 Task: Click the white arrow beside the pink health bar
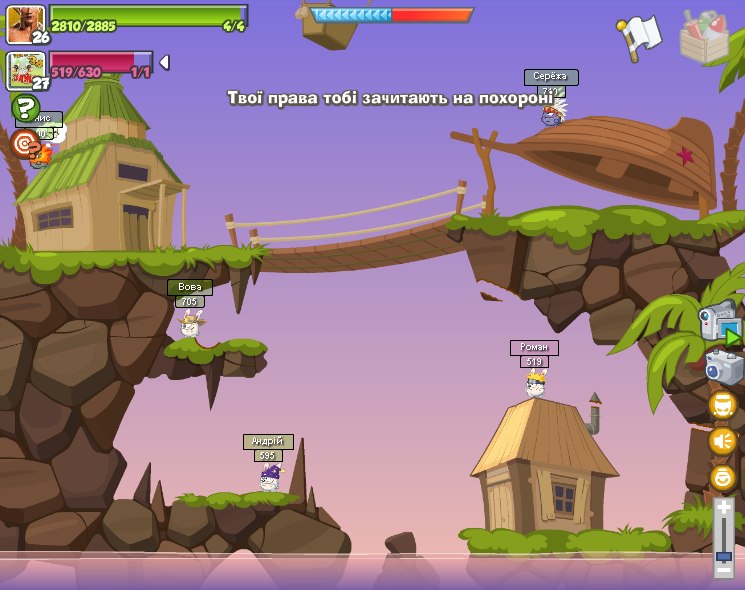(x=164, y=62)
